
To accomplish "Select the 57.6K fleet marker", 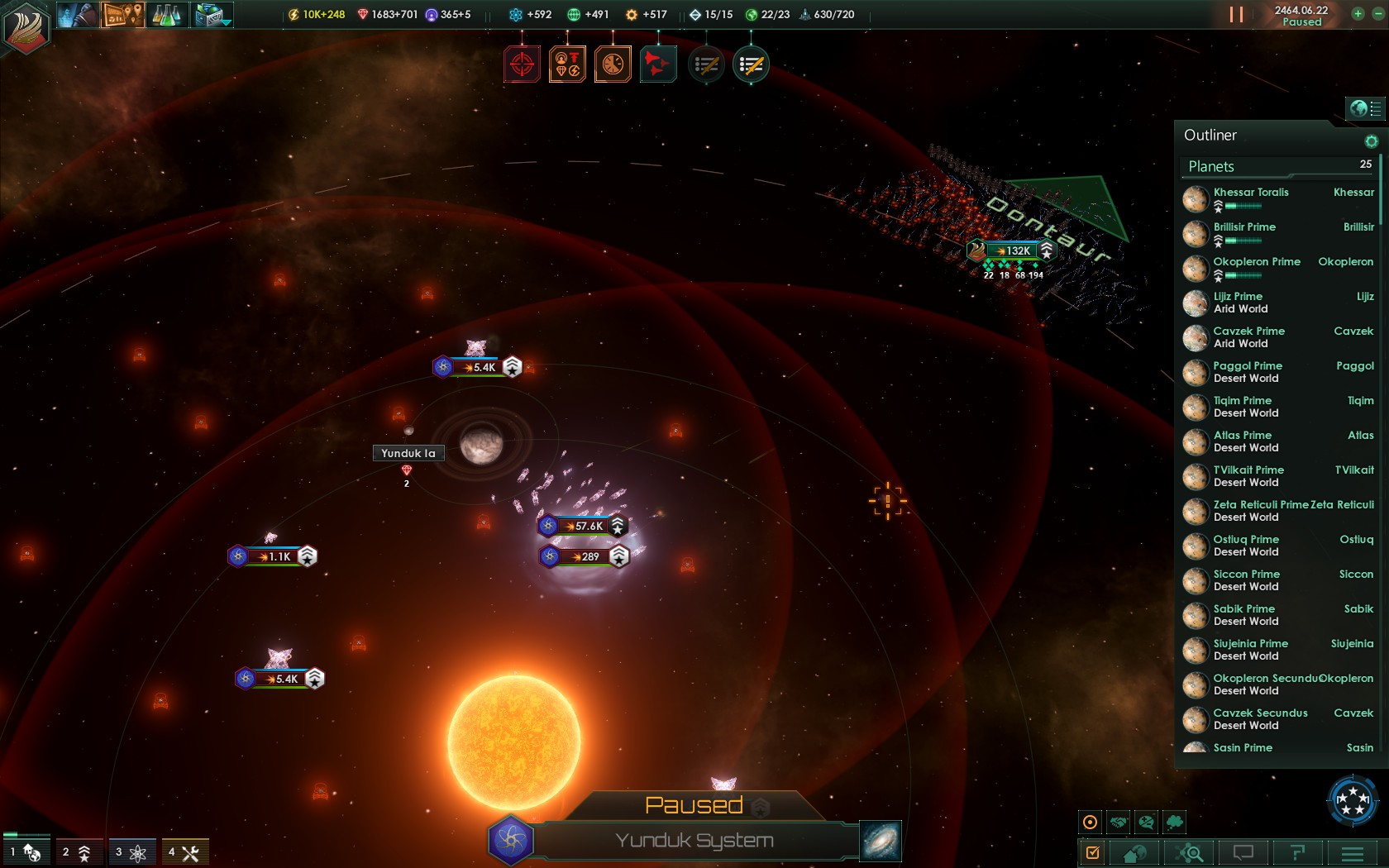I will pyautogui.click(x=583, y=526).
